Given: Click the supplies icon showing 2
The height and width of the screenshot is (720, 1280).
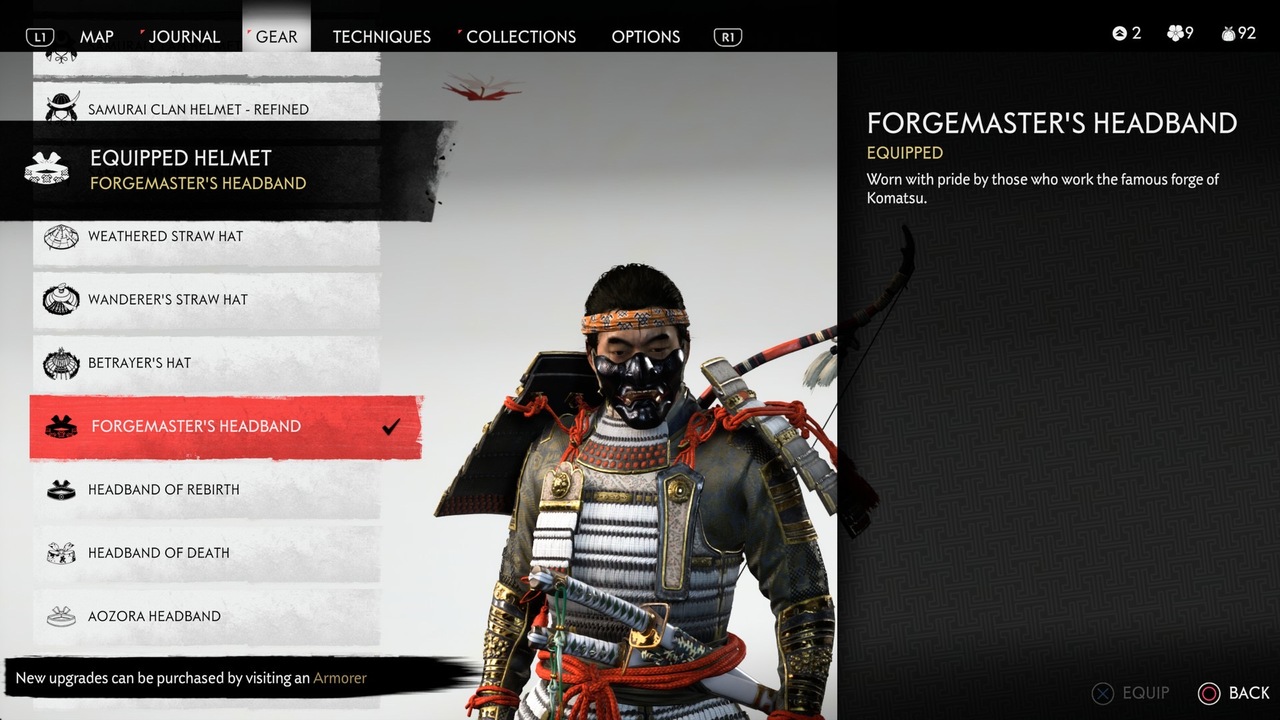Looking at the screenshot, I should [x=1120, y=32].
